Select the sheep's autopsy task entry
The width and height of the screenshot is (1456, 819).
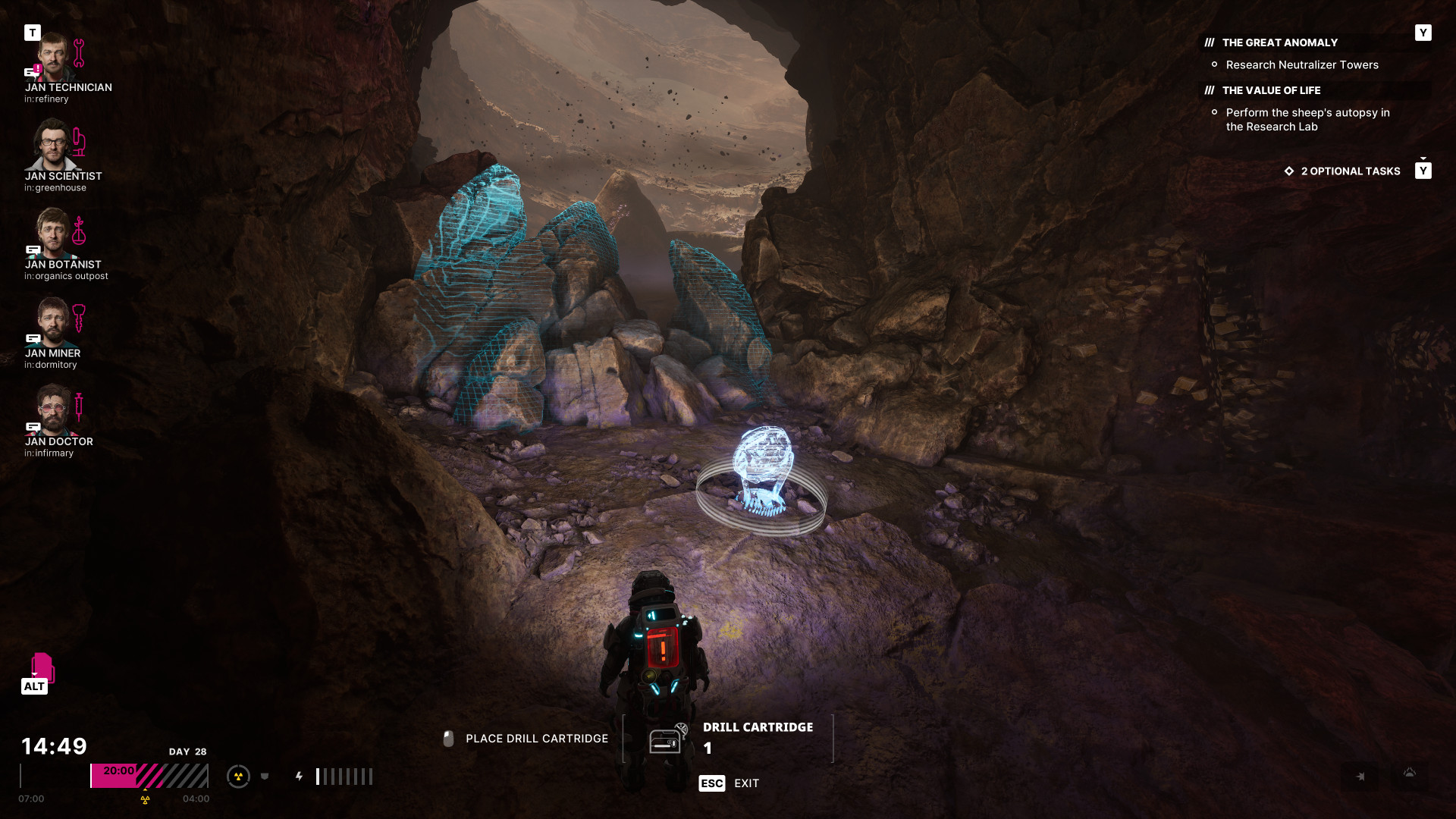click(1307, 120)
